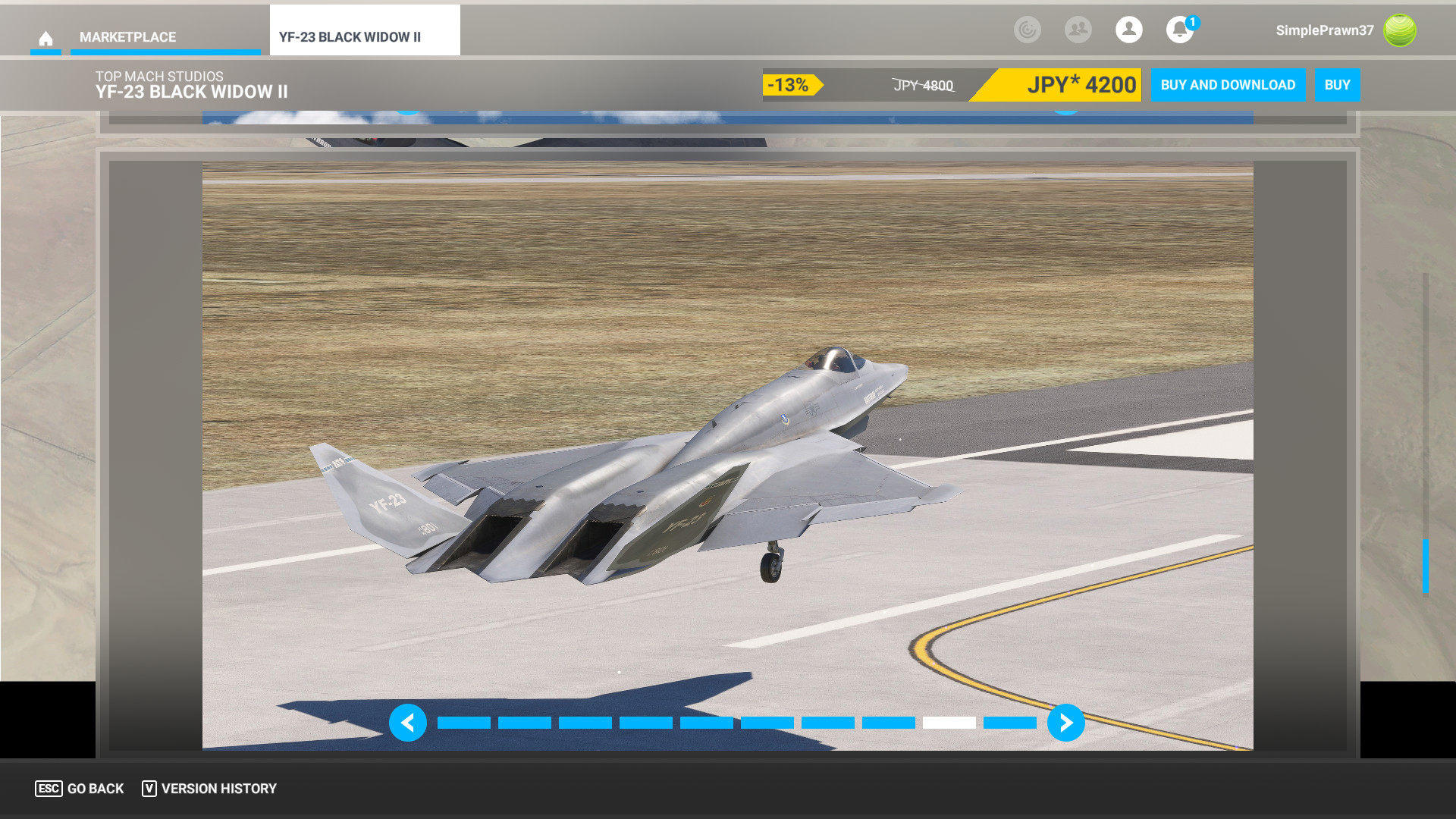This screenshot has height=819, width=1456.
Task: Show the previous screenshot with left arrow
Action: pos(408,723)
